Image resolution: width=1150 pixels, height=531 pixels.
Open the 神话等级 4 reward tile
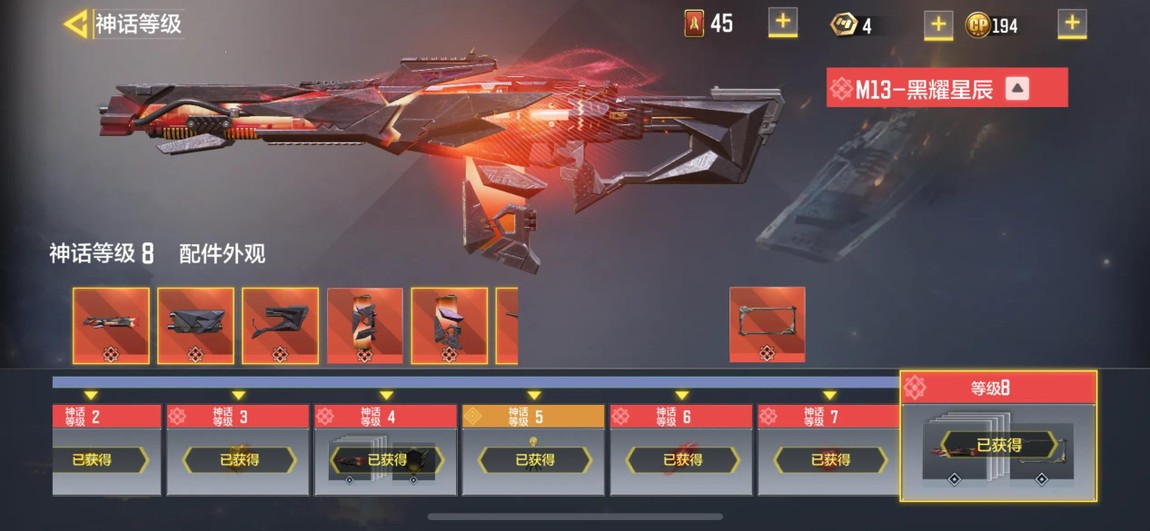coord(386,450)
